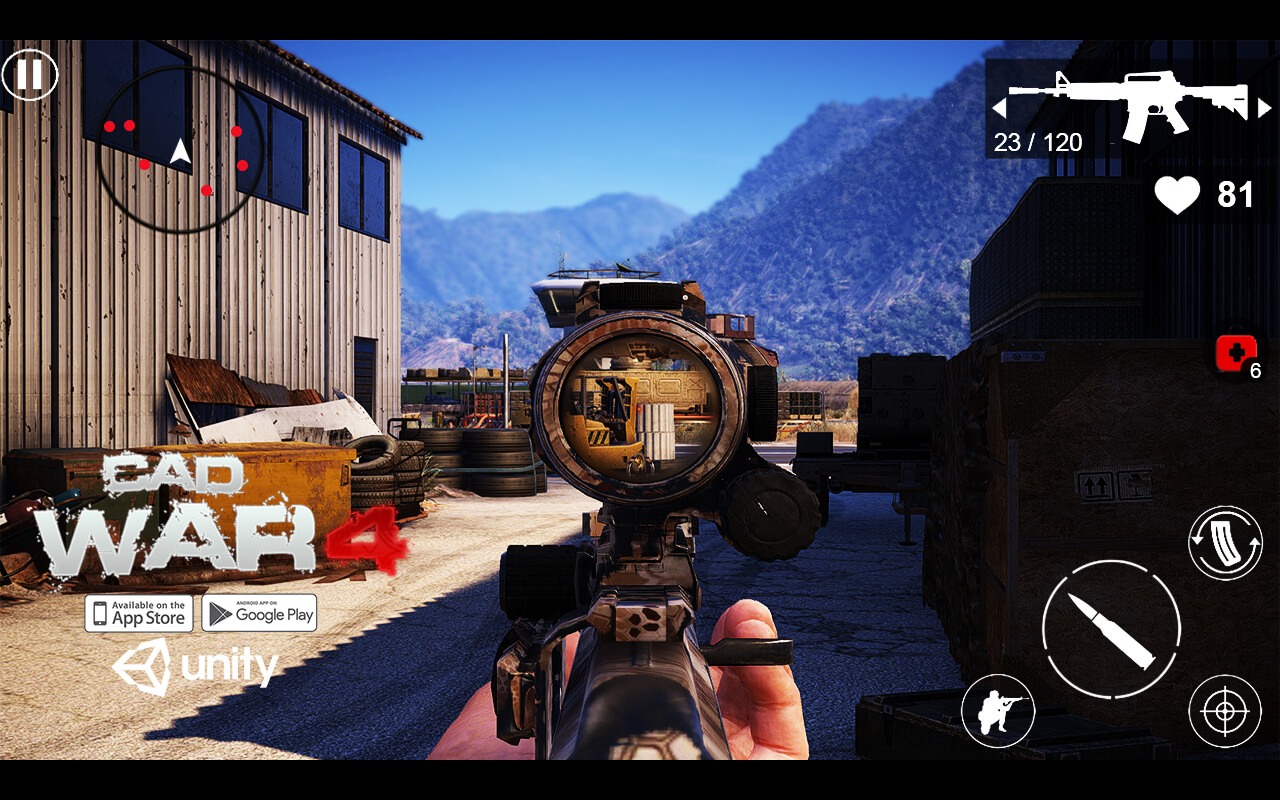Reload with the magazine icon button
The width and height of the screenshot is (1280, 800).
click(x=1225, y=543)
